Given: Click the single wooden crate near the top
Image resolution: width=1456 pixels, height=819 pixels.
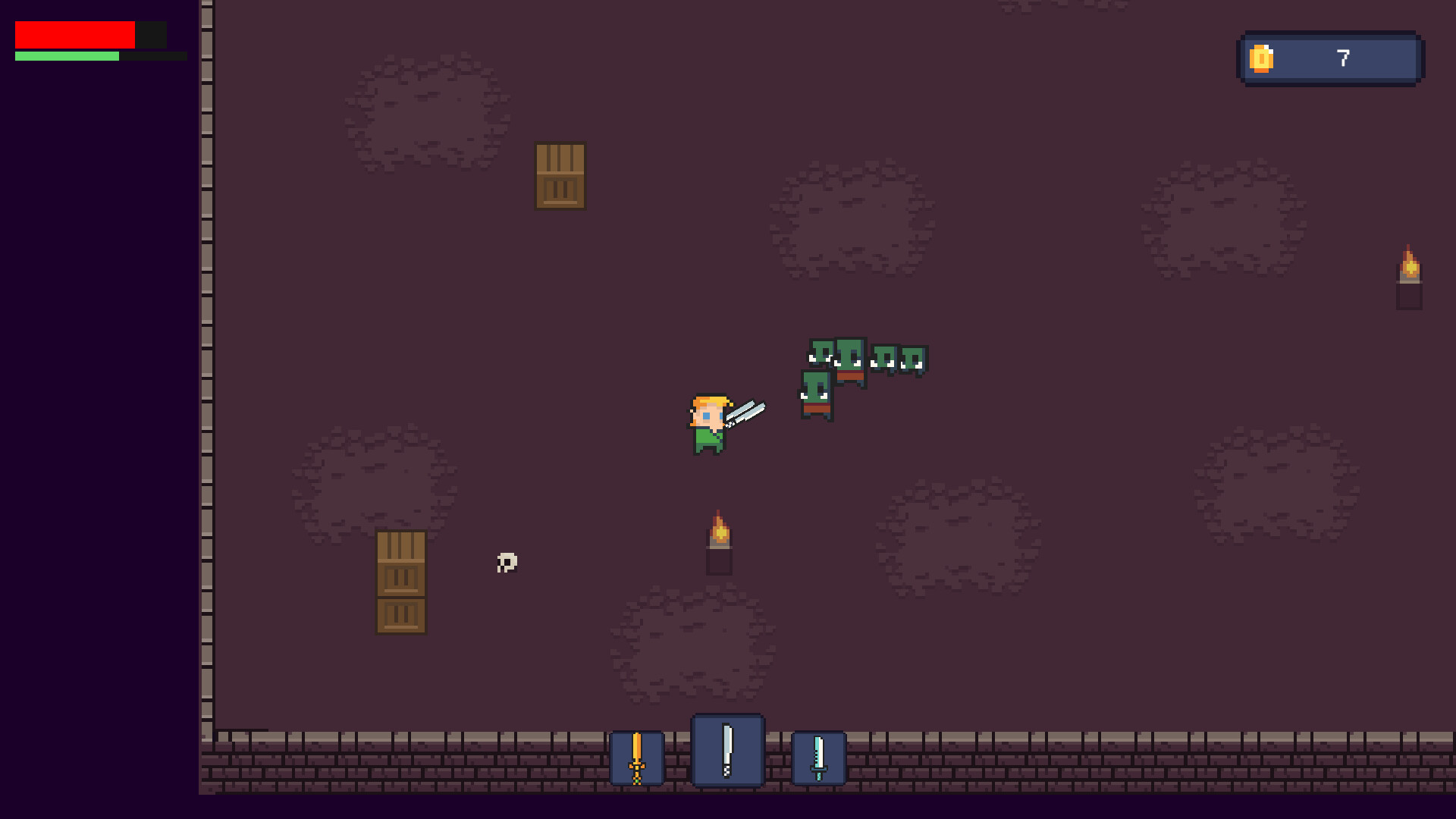Looking at the screenshot, I should pos(561,176).
